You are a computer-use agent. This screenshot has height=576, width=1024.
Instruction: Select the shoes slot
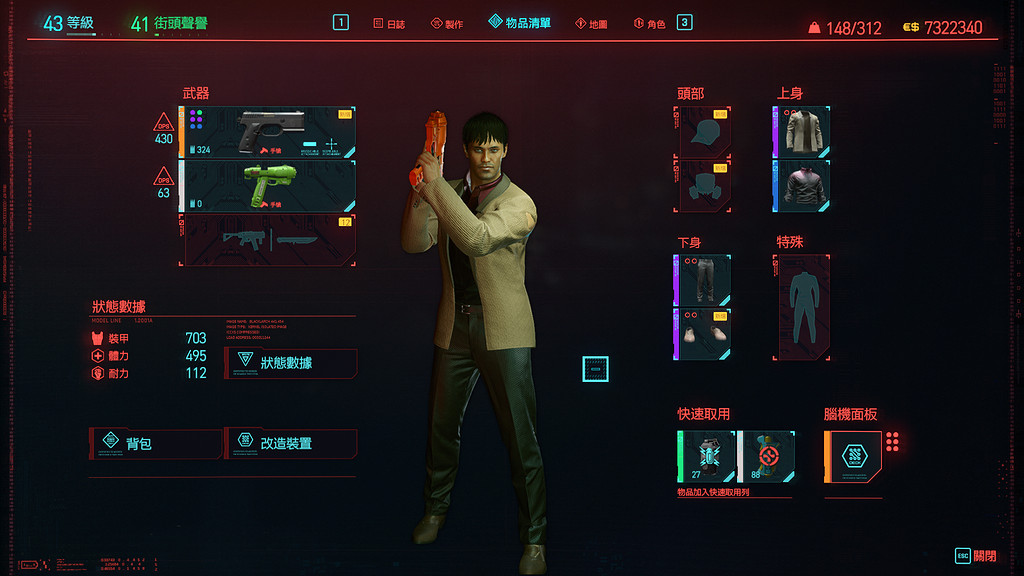click(703, 334)
